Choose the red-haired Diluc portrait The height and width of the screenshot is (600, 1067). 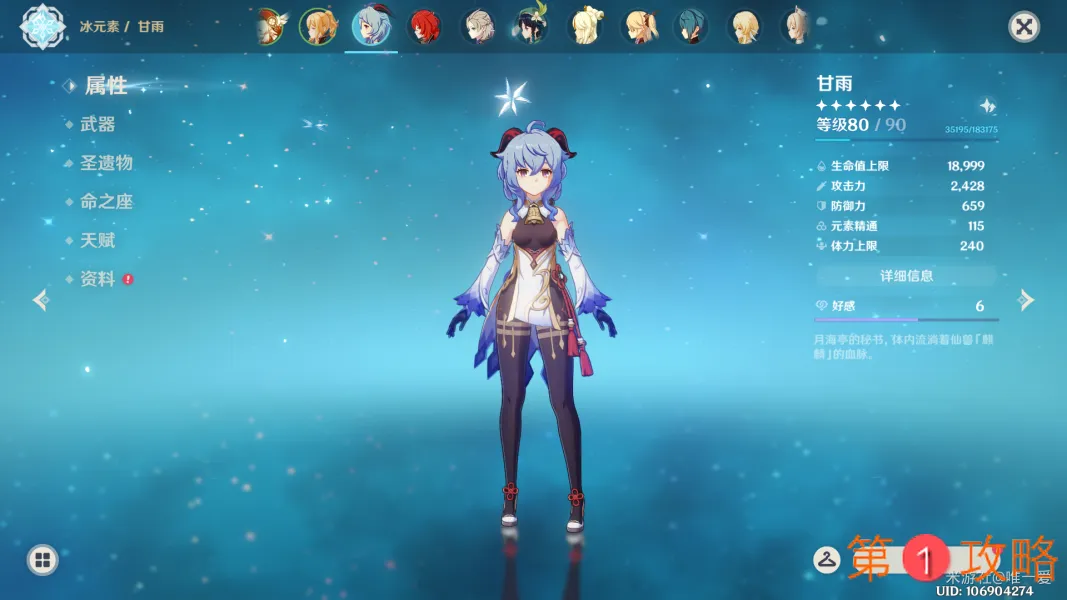click(425, 27)
